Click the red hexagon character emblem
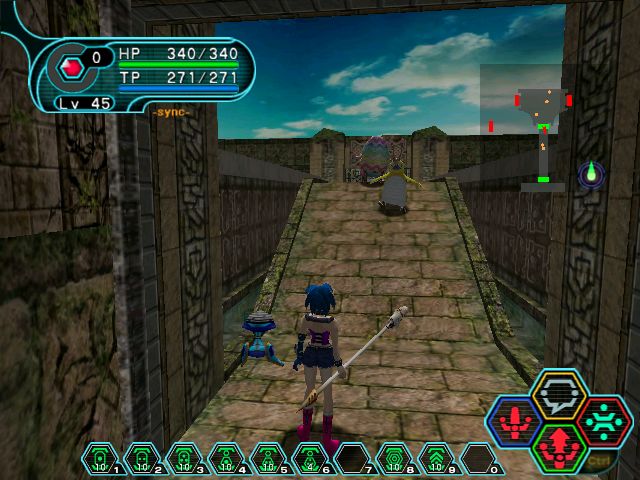This screenshot has height=480, width=640. tap(71, 69)
